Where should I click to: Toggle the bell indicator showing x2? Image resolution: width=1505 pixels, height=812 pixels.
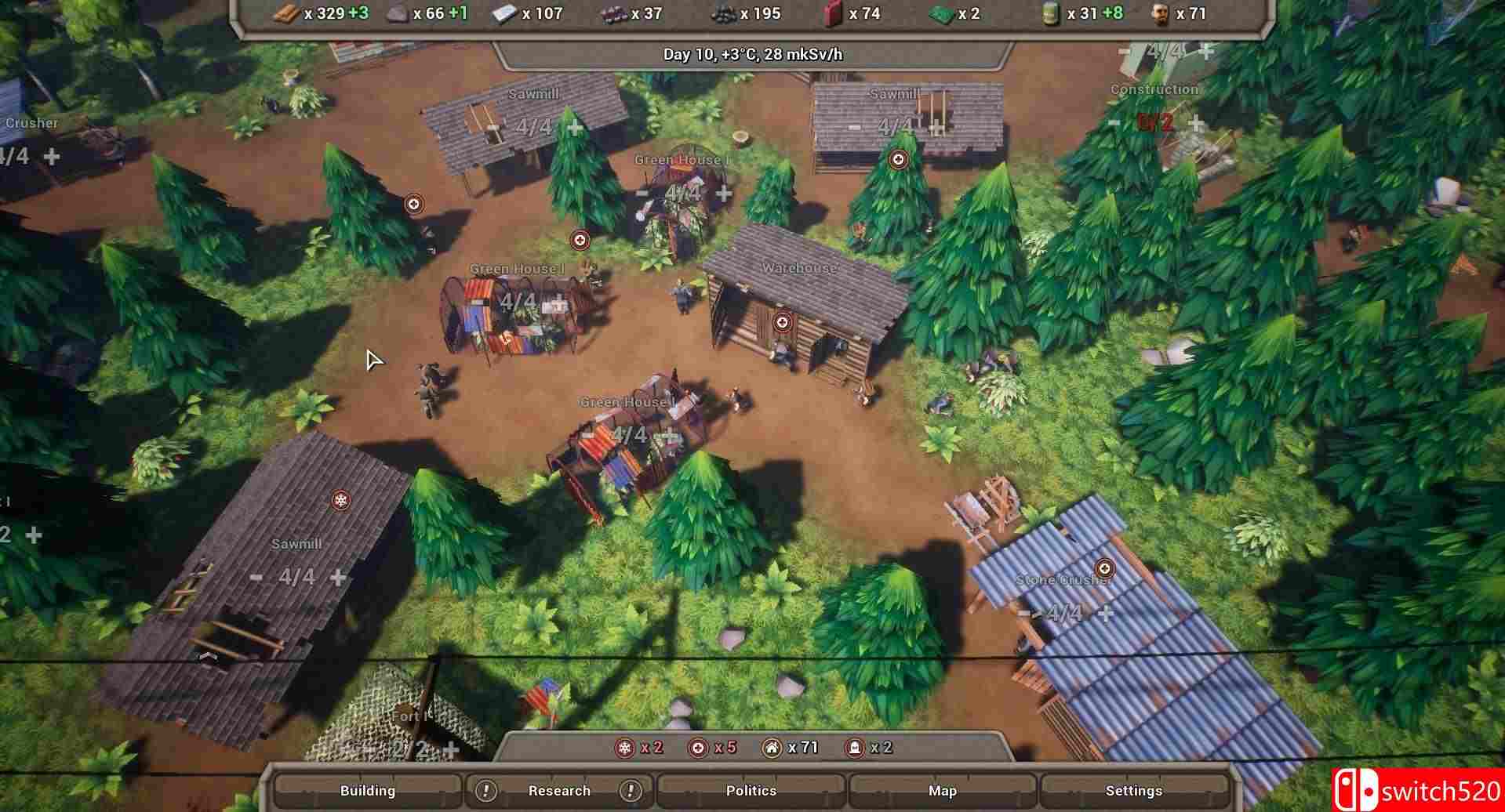(x=855, y=747)
